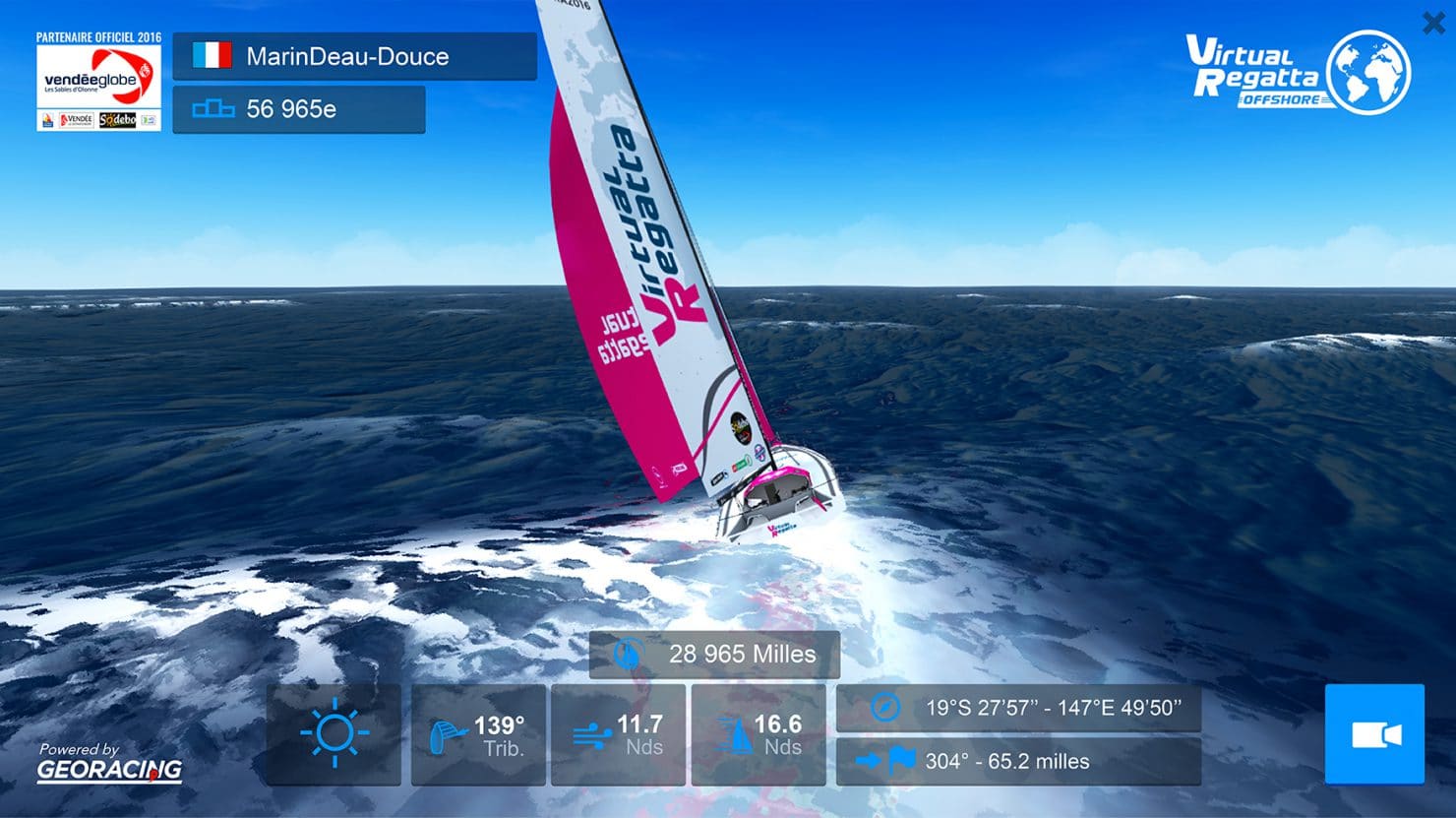The height and width of the screenshot is (818, 1456).
Task: Show the 56 965e ranking panel
Action: [x=299, y=109]
